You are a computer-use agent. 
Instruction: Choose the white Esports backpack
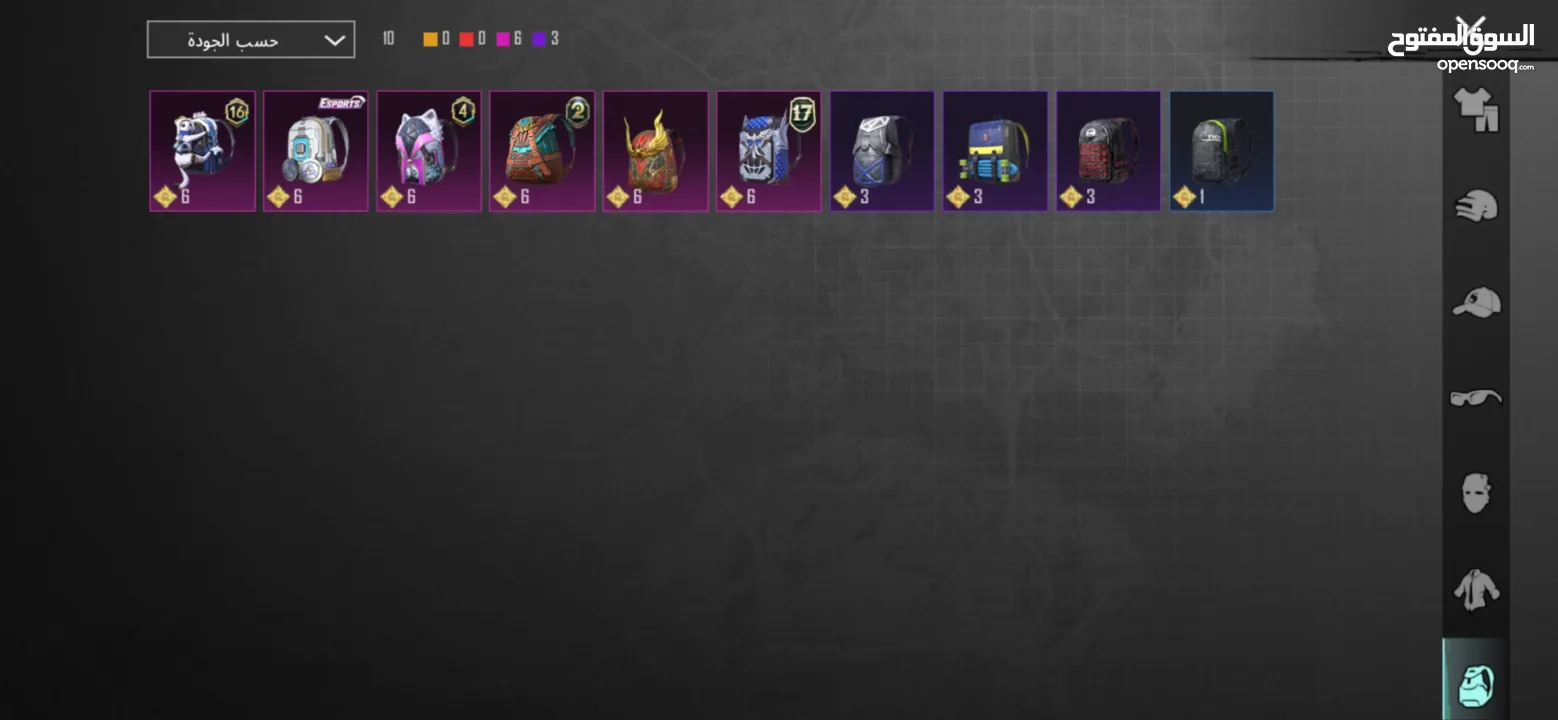tap(316, 151)
